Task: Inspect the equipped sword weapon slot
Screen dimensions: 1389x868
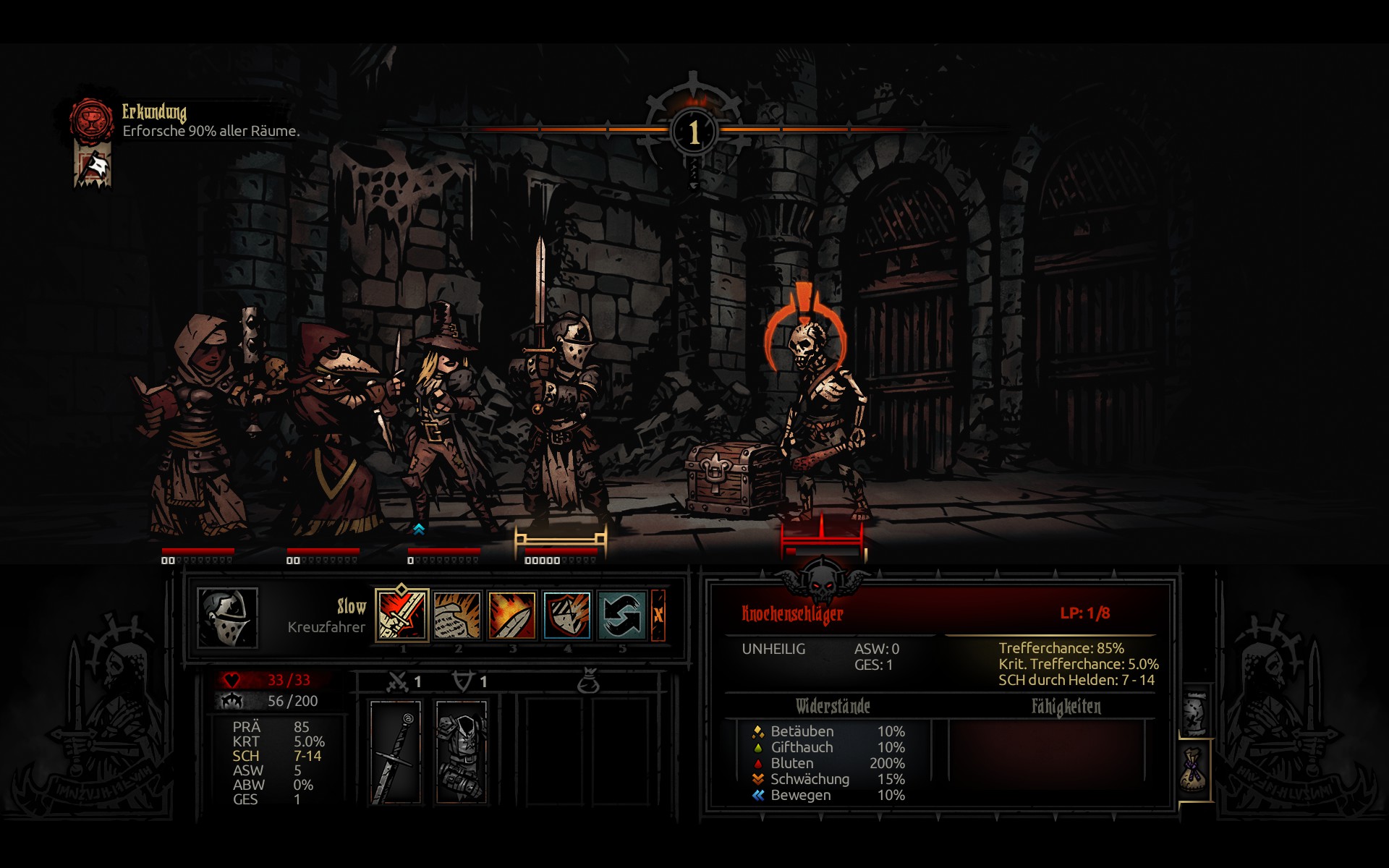Action: (x=395, y=752)
